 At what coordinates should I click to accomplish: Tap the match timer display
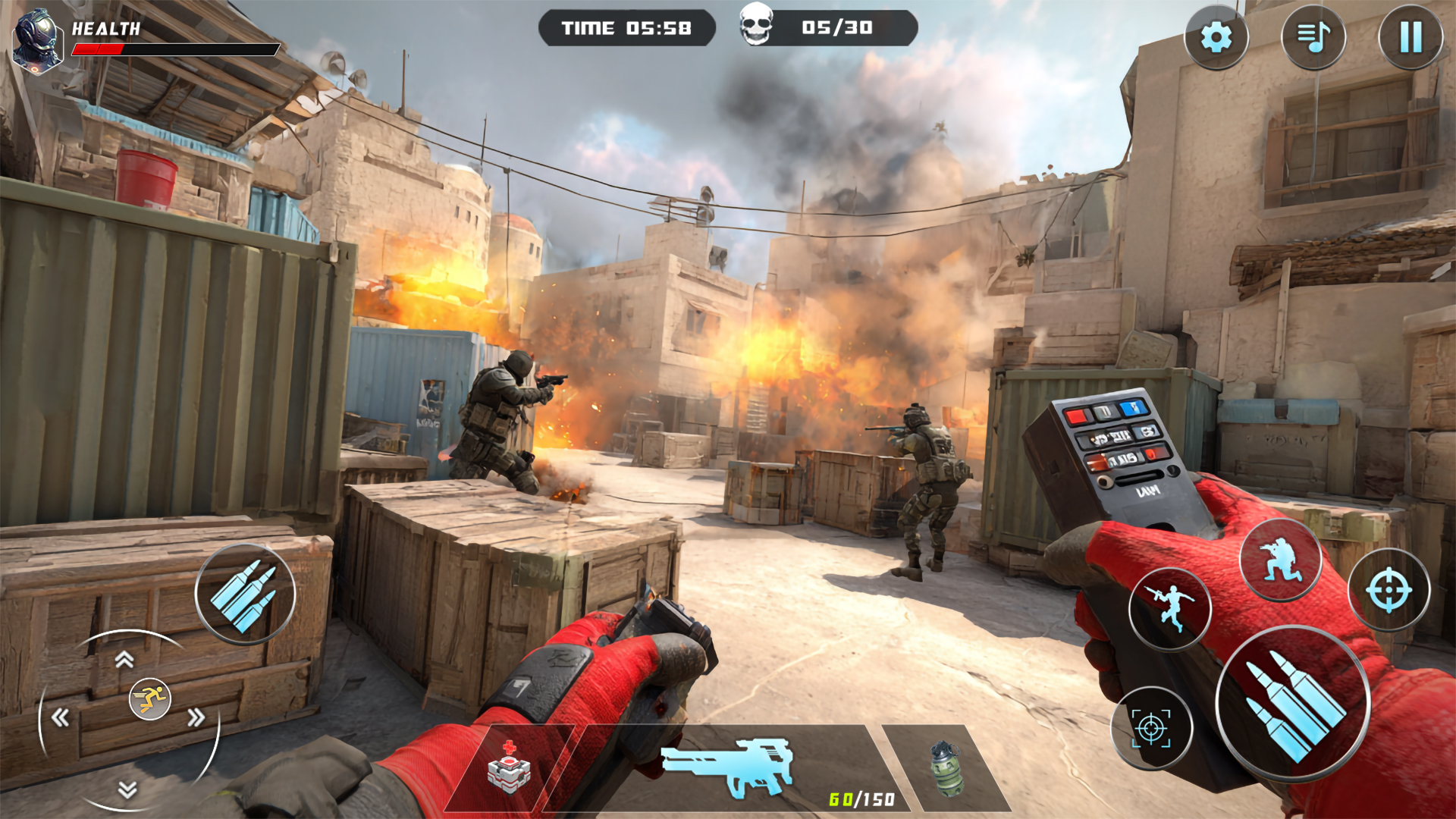pos(626,29)
